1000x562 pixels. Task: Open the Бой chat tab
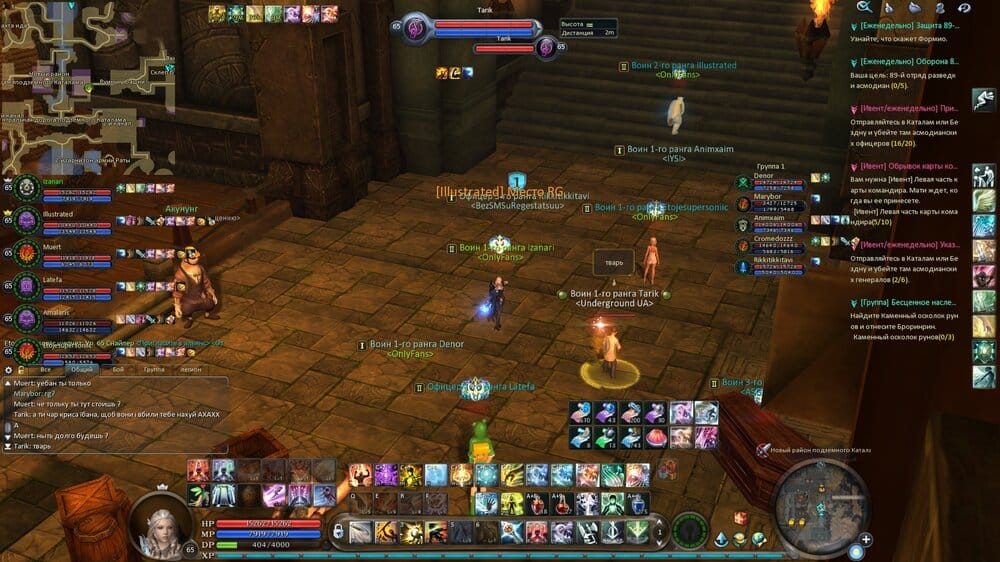point(118,369)
